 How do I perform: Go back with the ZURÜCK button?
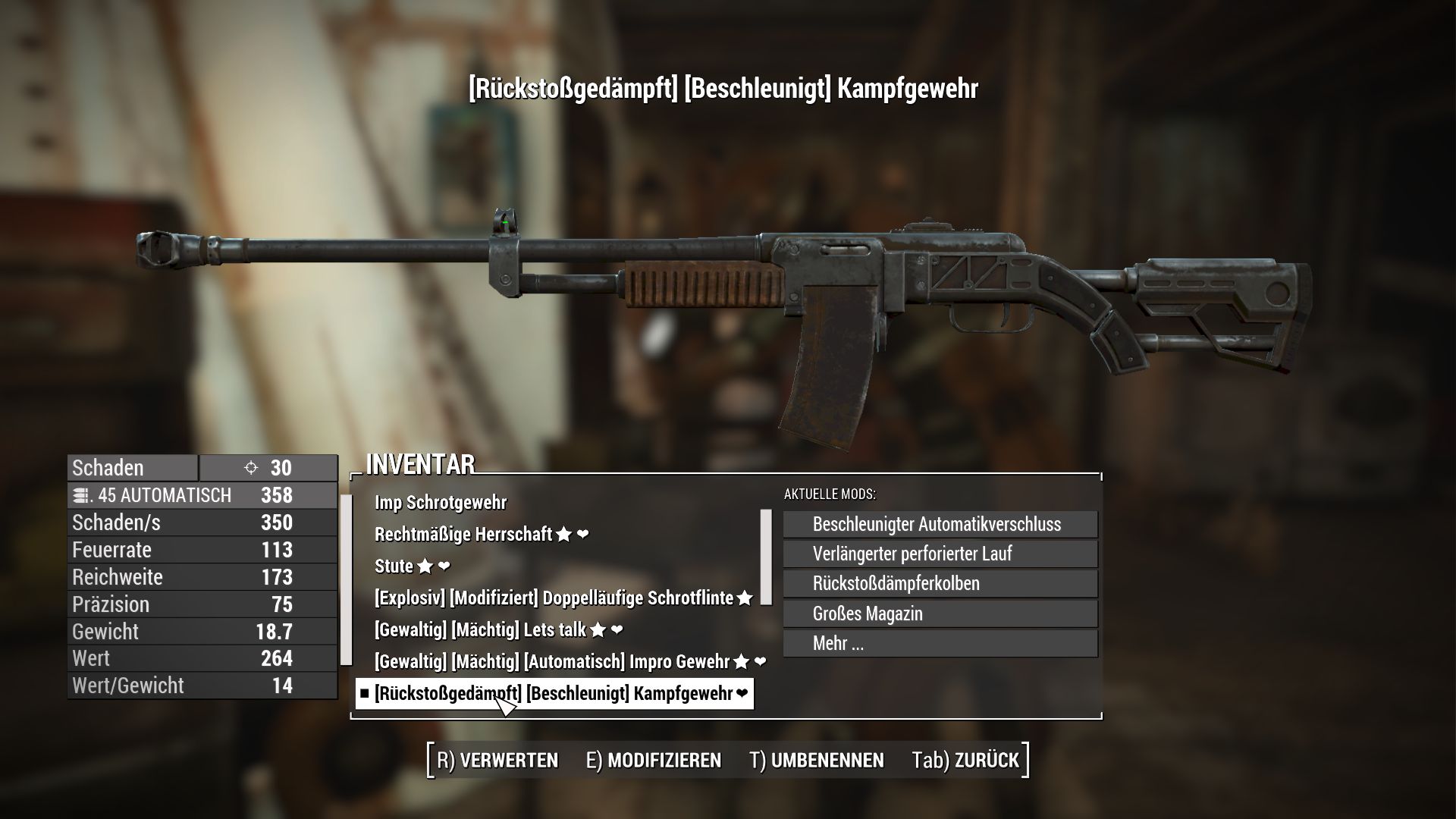pyautogui.click(x=966, y=761)
